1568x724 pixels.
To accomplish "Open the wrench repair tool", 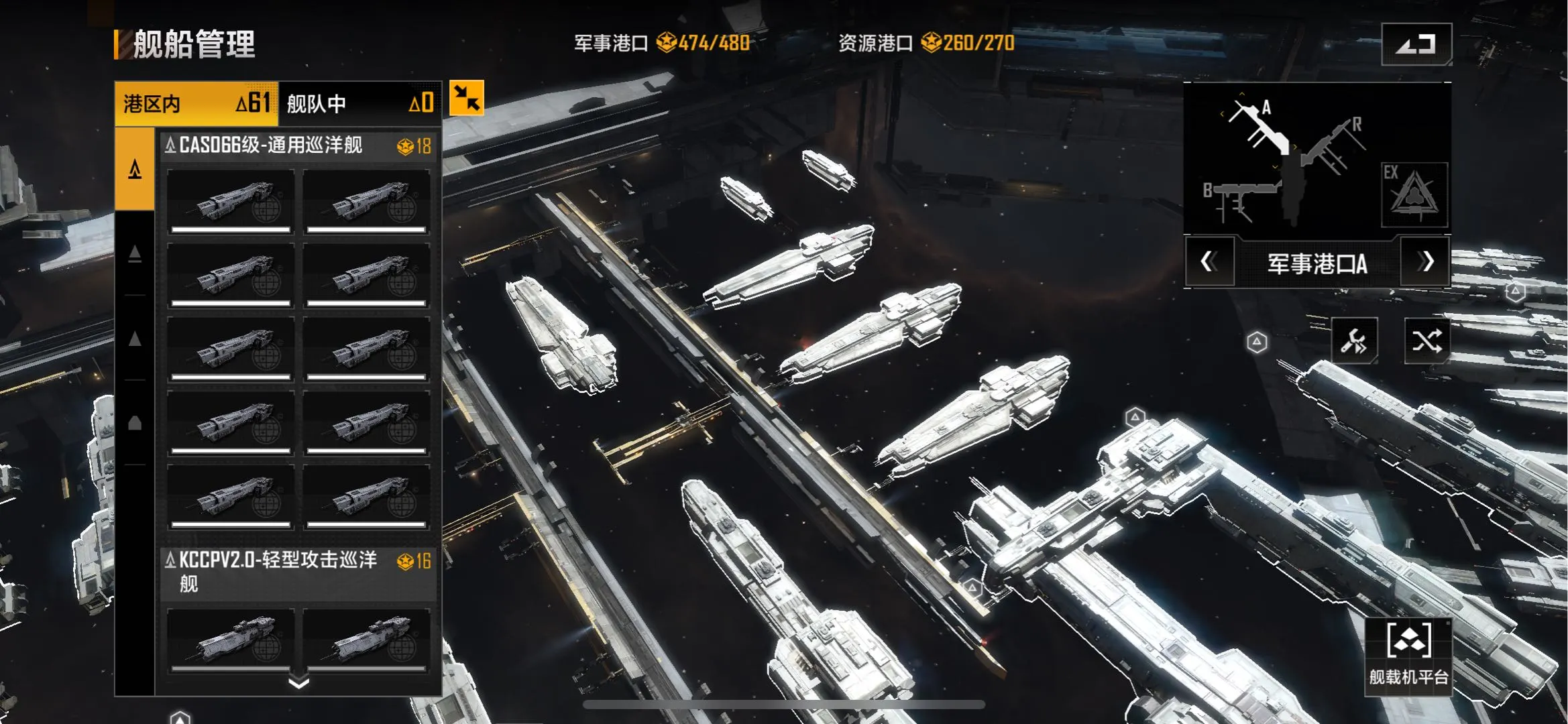I will pyautogui.click(x=1354, y=341).
